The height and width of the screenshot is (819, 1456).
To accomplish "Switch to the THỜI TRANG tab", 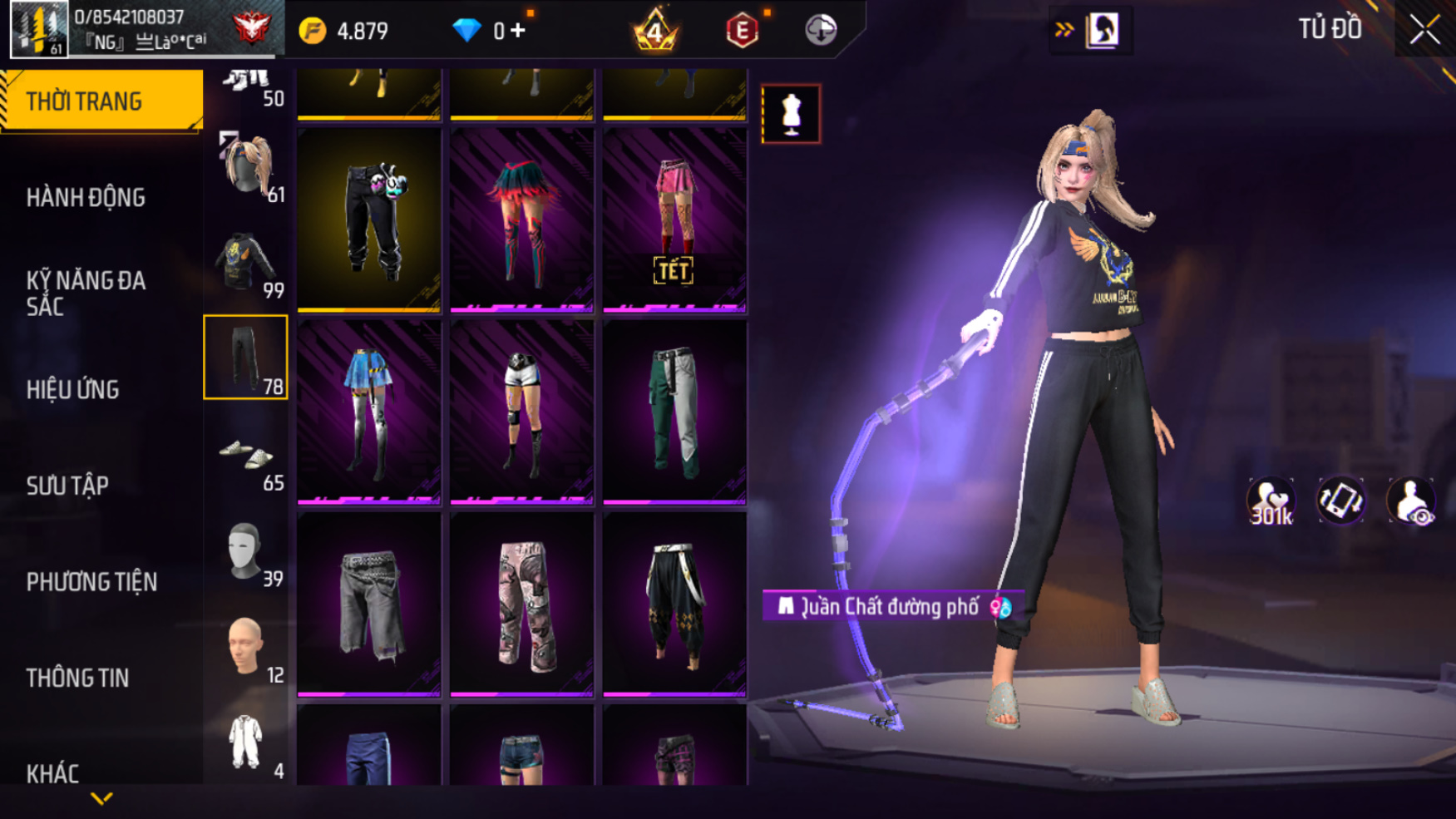I will click(100, 101).
